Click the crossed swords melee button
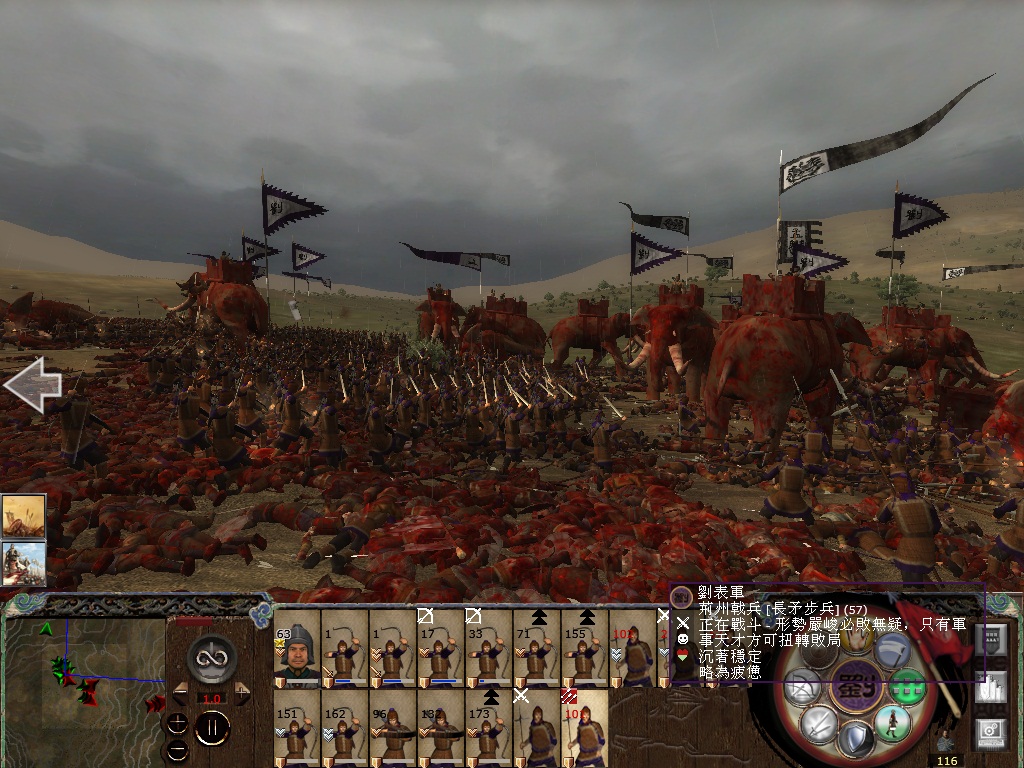Viewport: 1024px width, 768px height. 818,723
